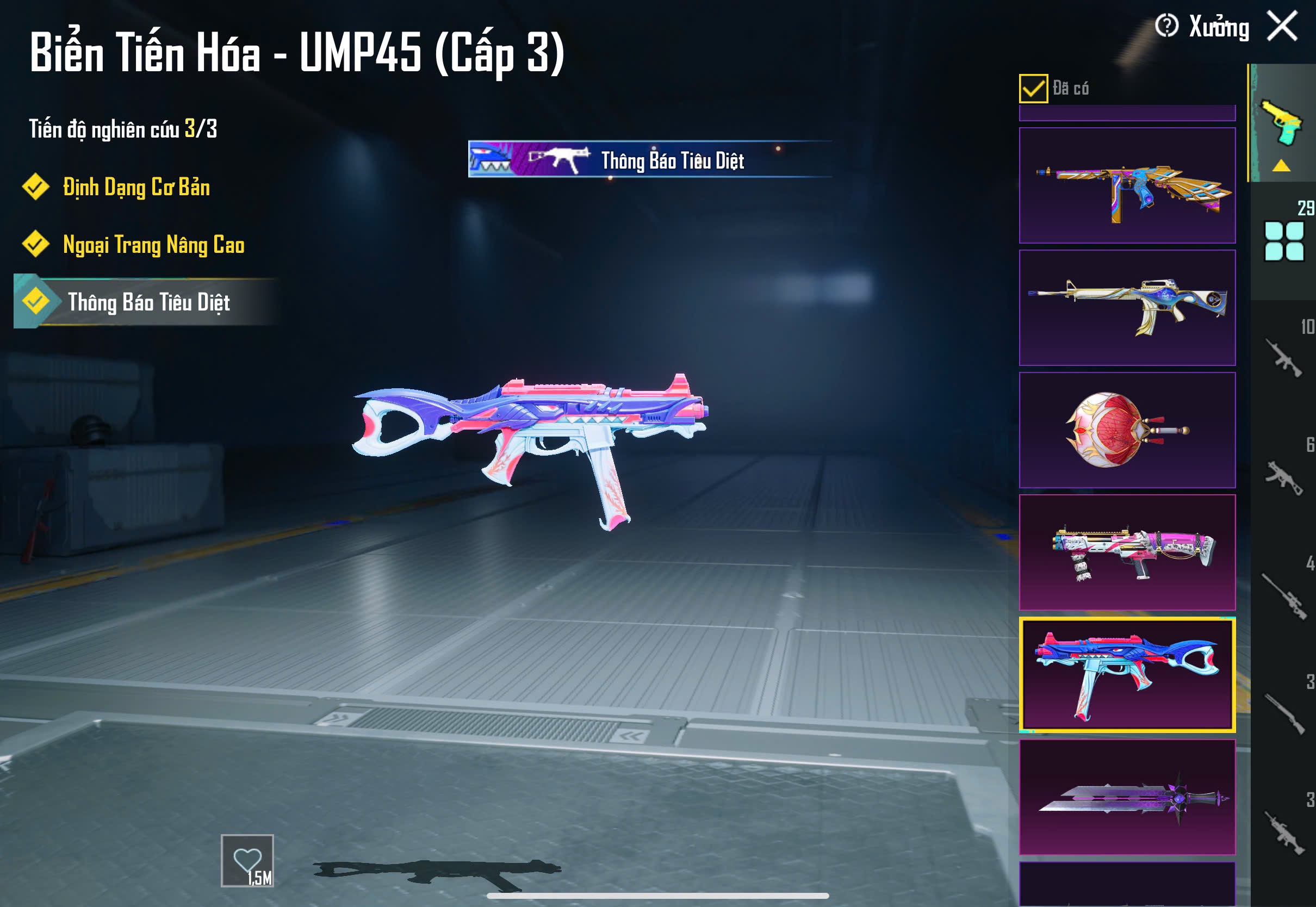Image resolution: width=1316 pixels, height=907 pixels.
Task: Pick the white and blue M16 rifle skin
Action: pos(1127,307)
